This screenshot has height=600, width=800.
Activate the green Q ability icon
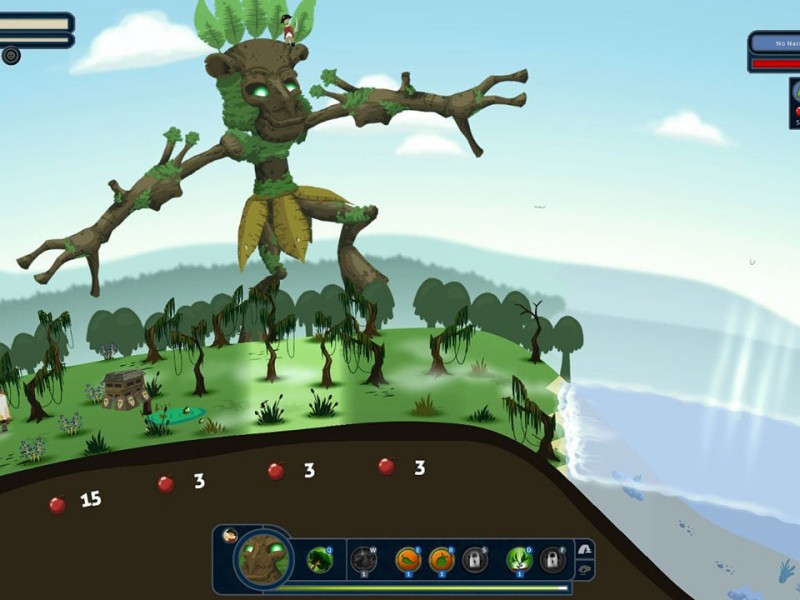(x=320, y=559)
